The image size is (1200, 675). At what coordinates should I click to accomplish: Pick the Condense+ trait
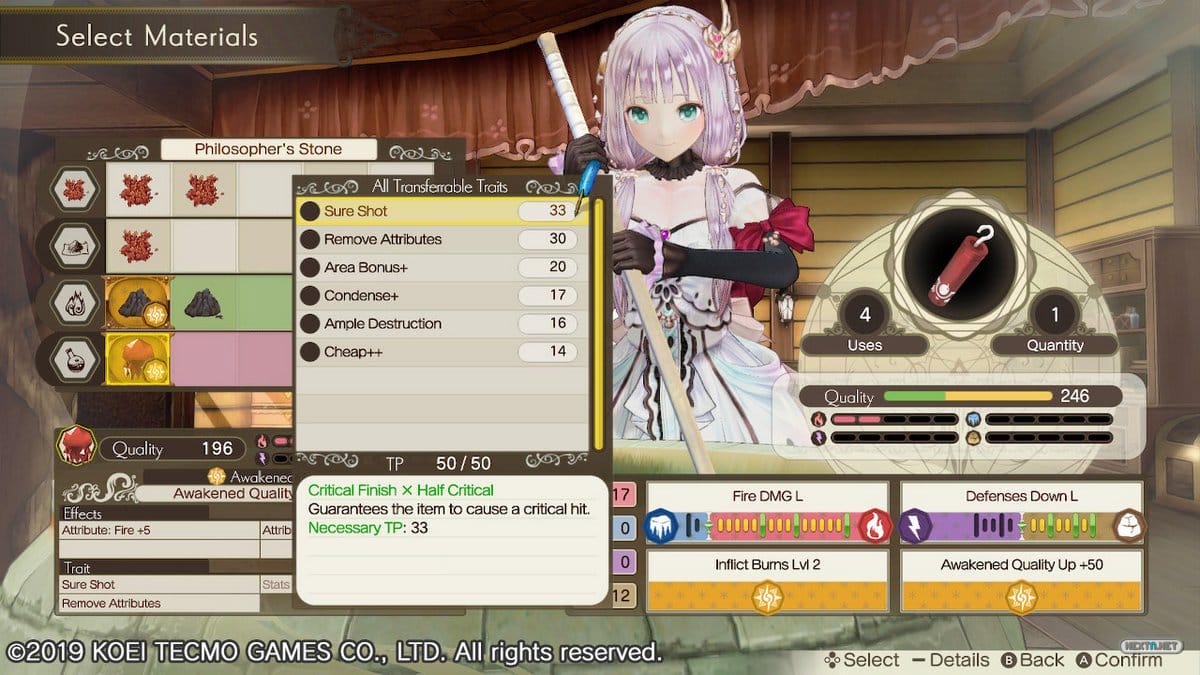coord(440,295)
